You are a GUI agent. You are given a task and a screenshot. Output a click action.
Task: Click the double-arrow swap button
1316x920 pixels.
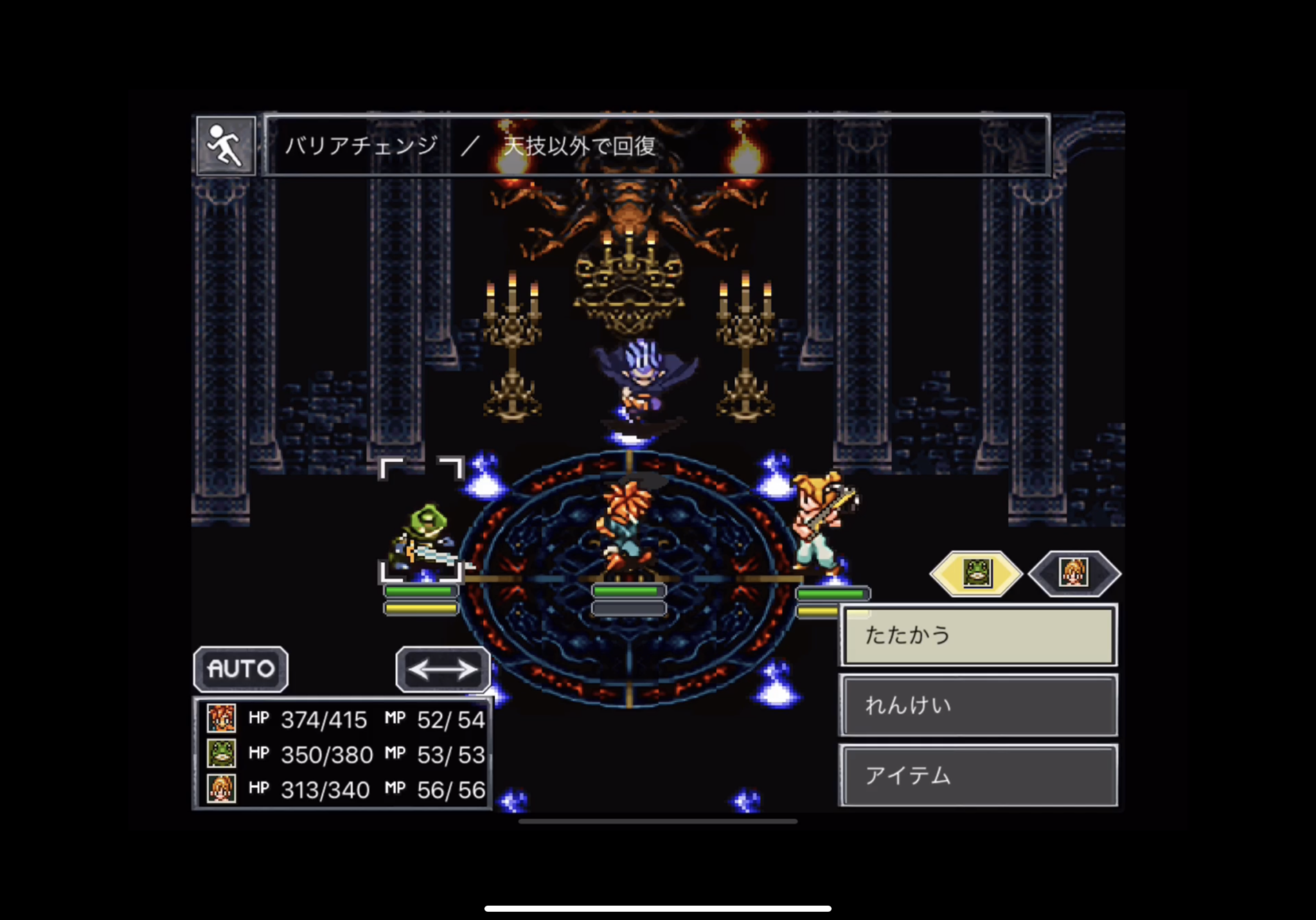click(x=443, y=669)
